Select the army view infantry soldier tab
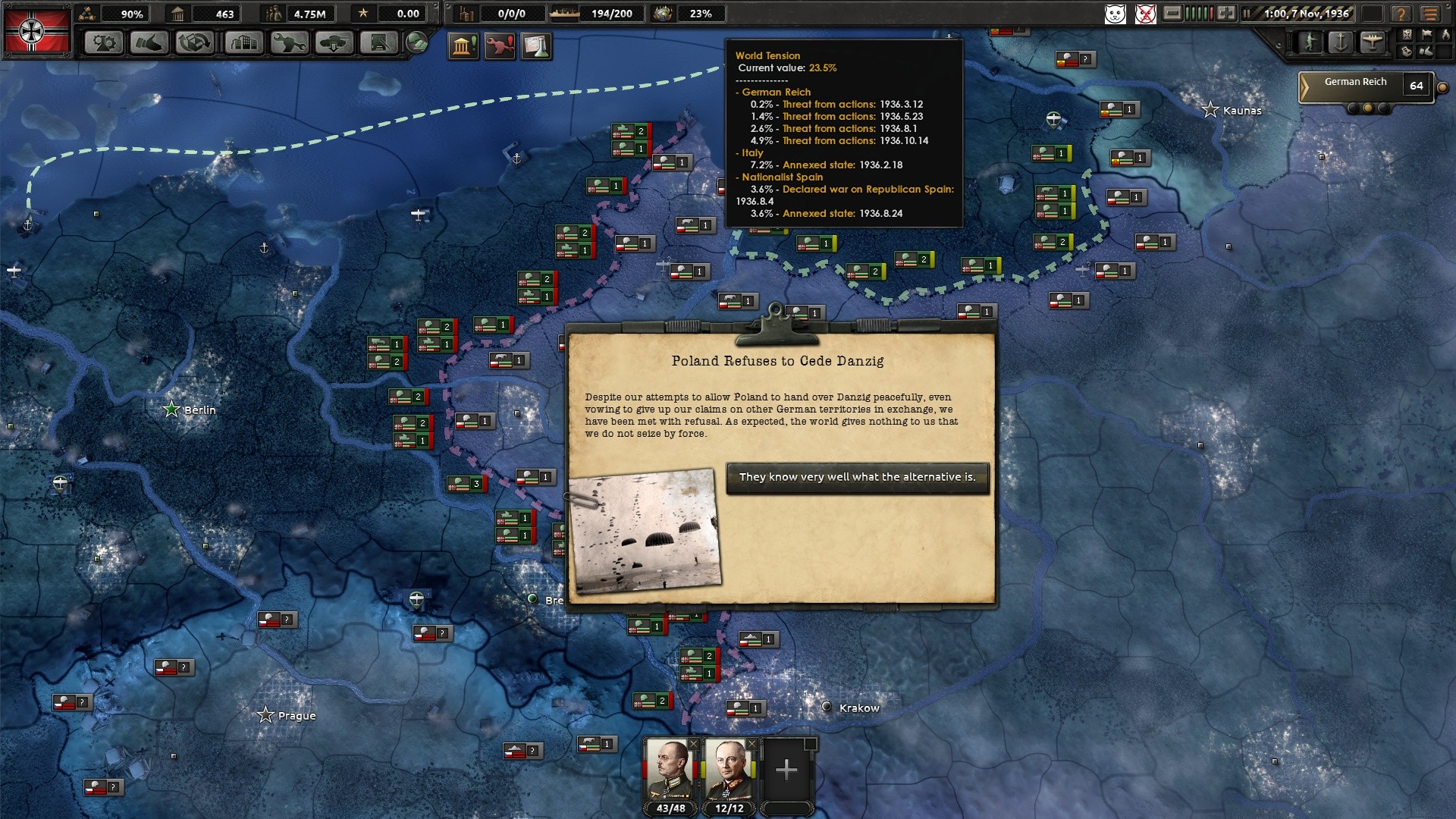The image size is (1456, 819). [1309, 40]
